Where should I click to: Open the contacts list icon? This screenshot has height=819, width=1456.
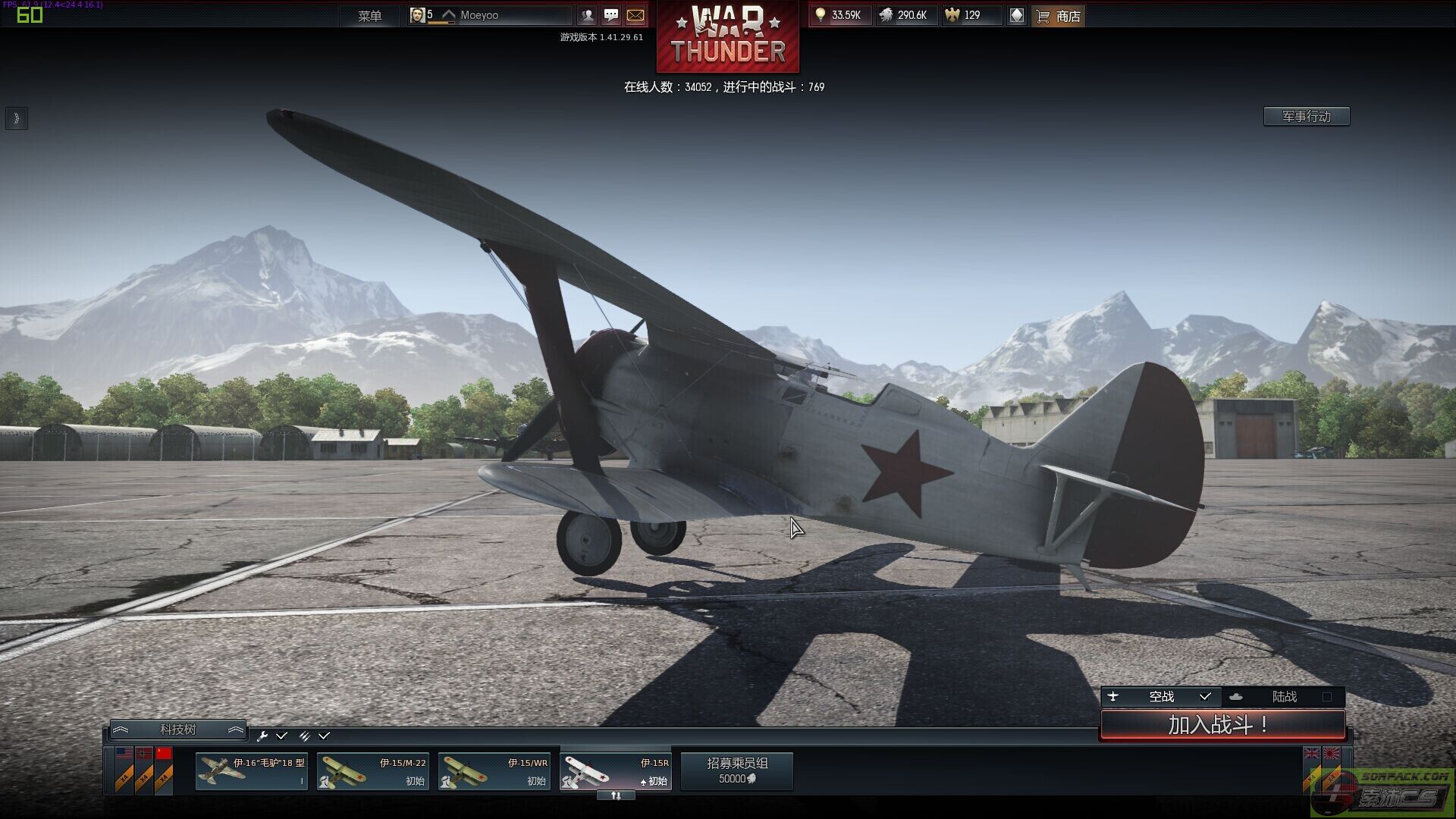point(587,15)
